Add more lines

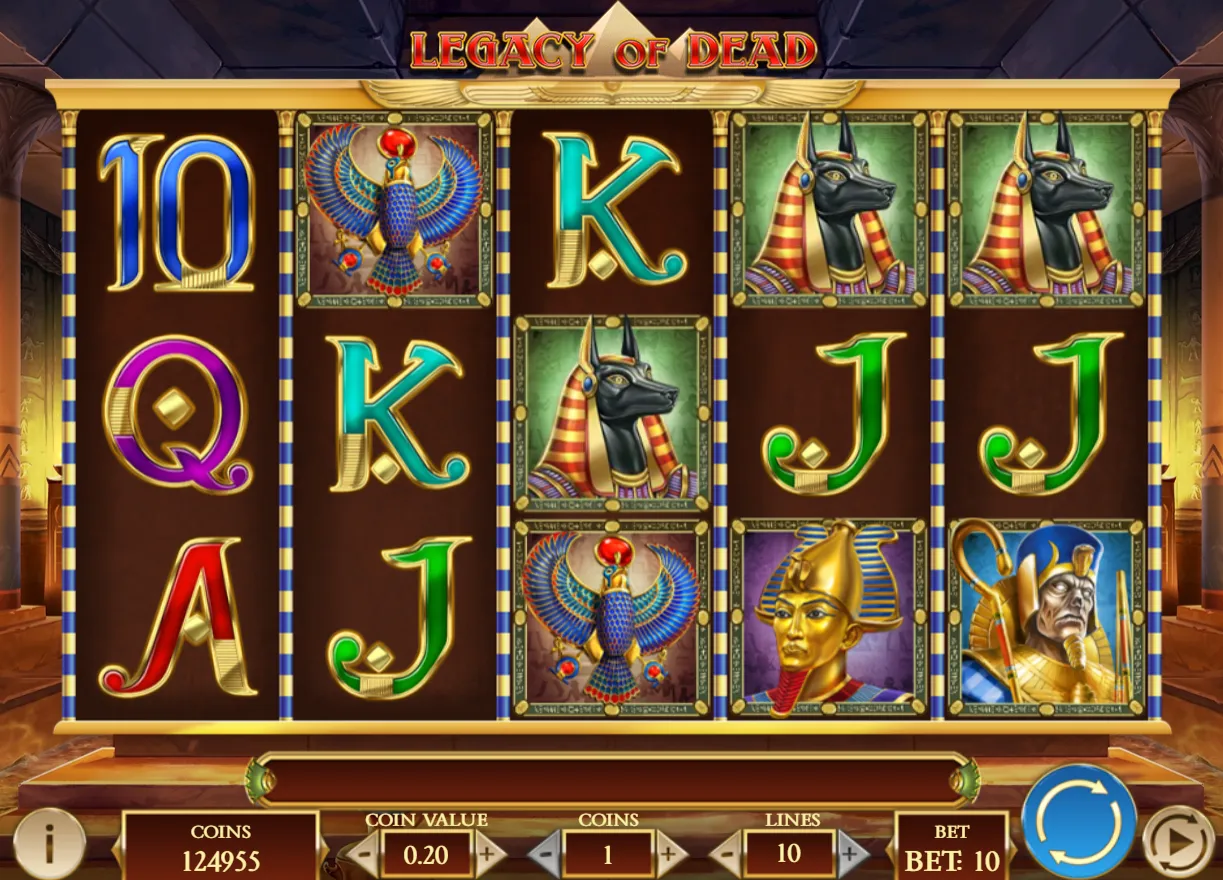851,855
